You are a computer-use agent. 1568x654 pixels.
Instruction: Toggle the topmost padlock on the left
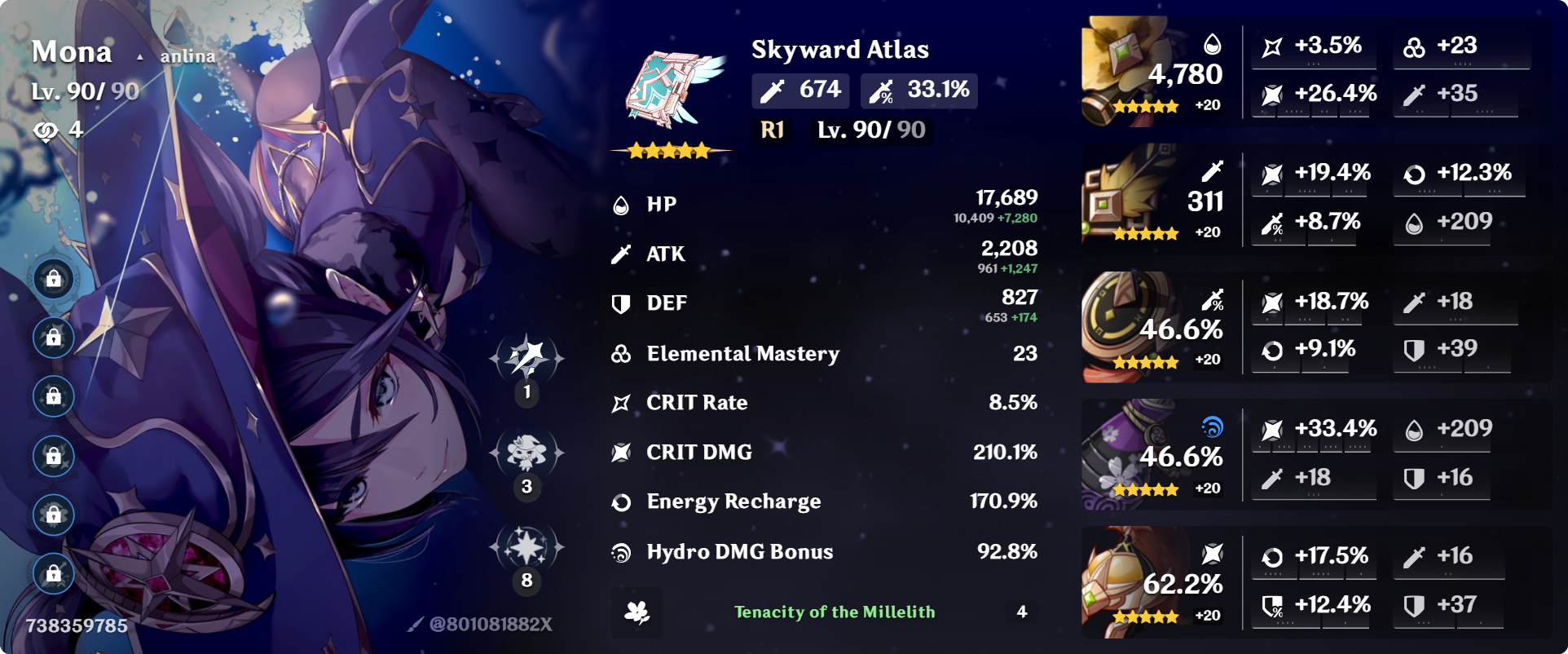point(52,278)
